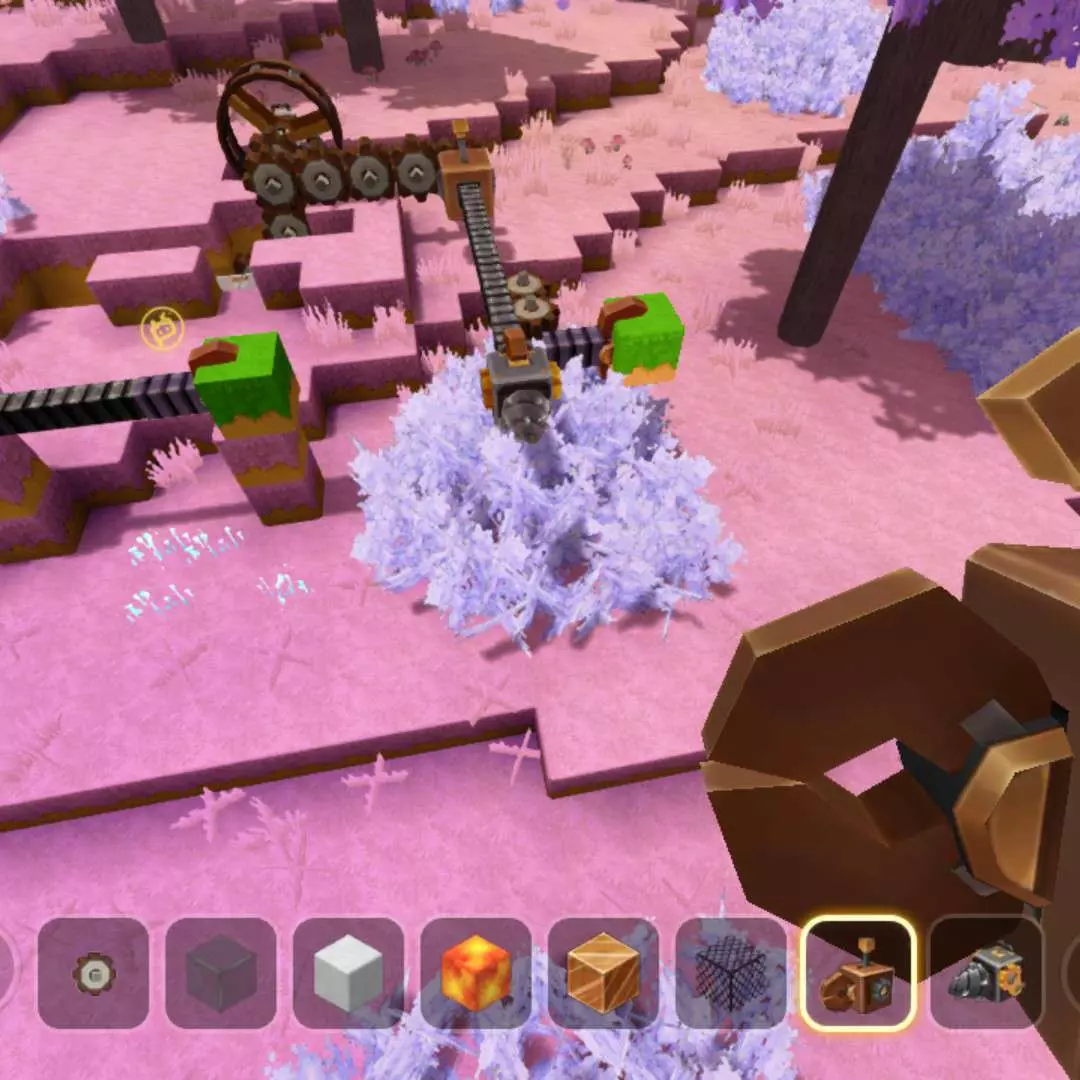
Task: Select the small gear hotbar slot
Action: point(94,973)
